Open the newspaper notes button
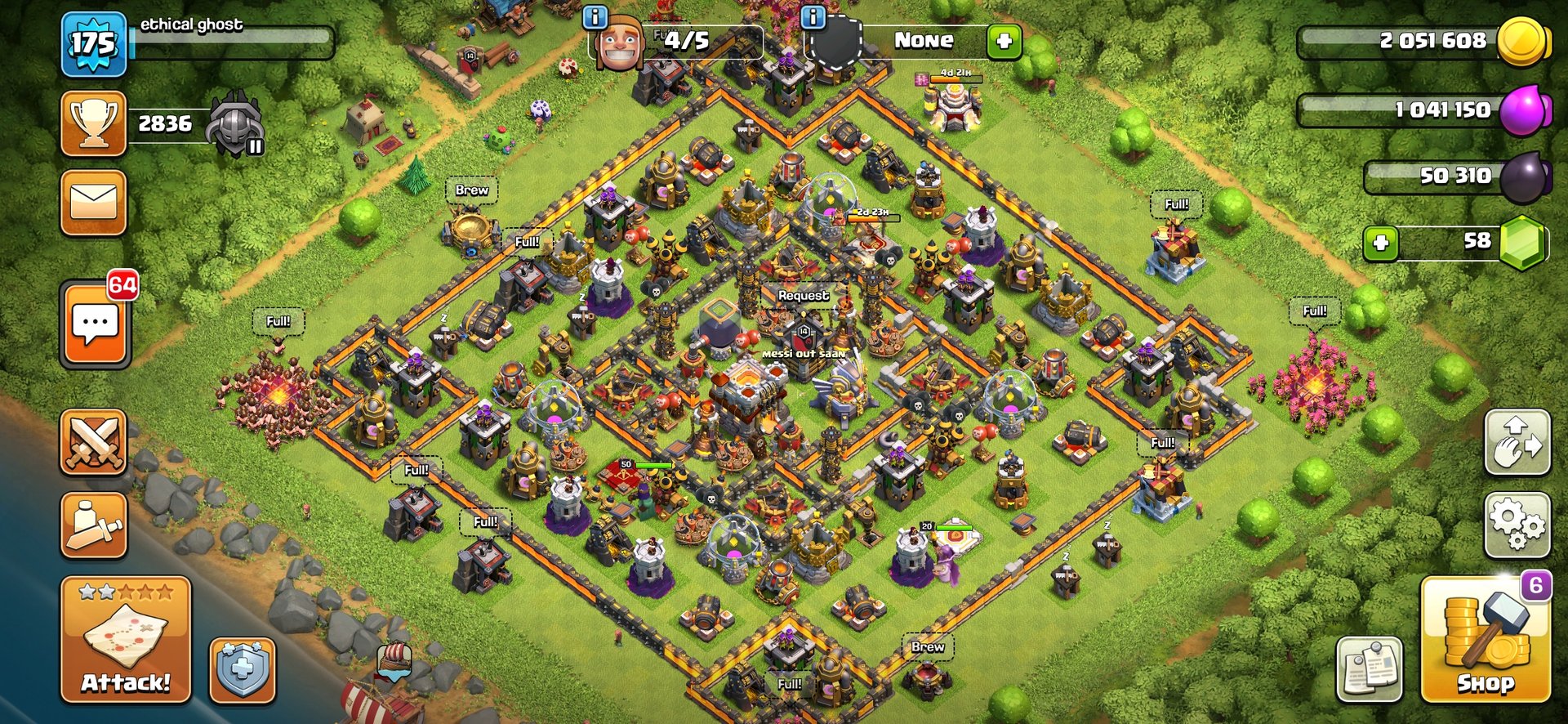Image resolution: width=1568 pixels, height=724 pixels. click(x=1370, y=669)
